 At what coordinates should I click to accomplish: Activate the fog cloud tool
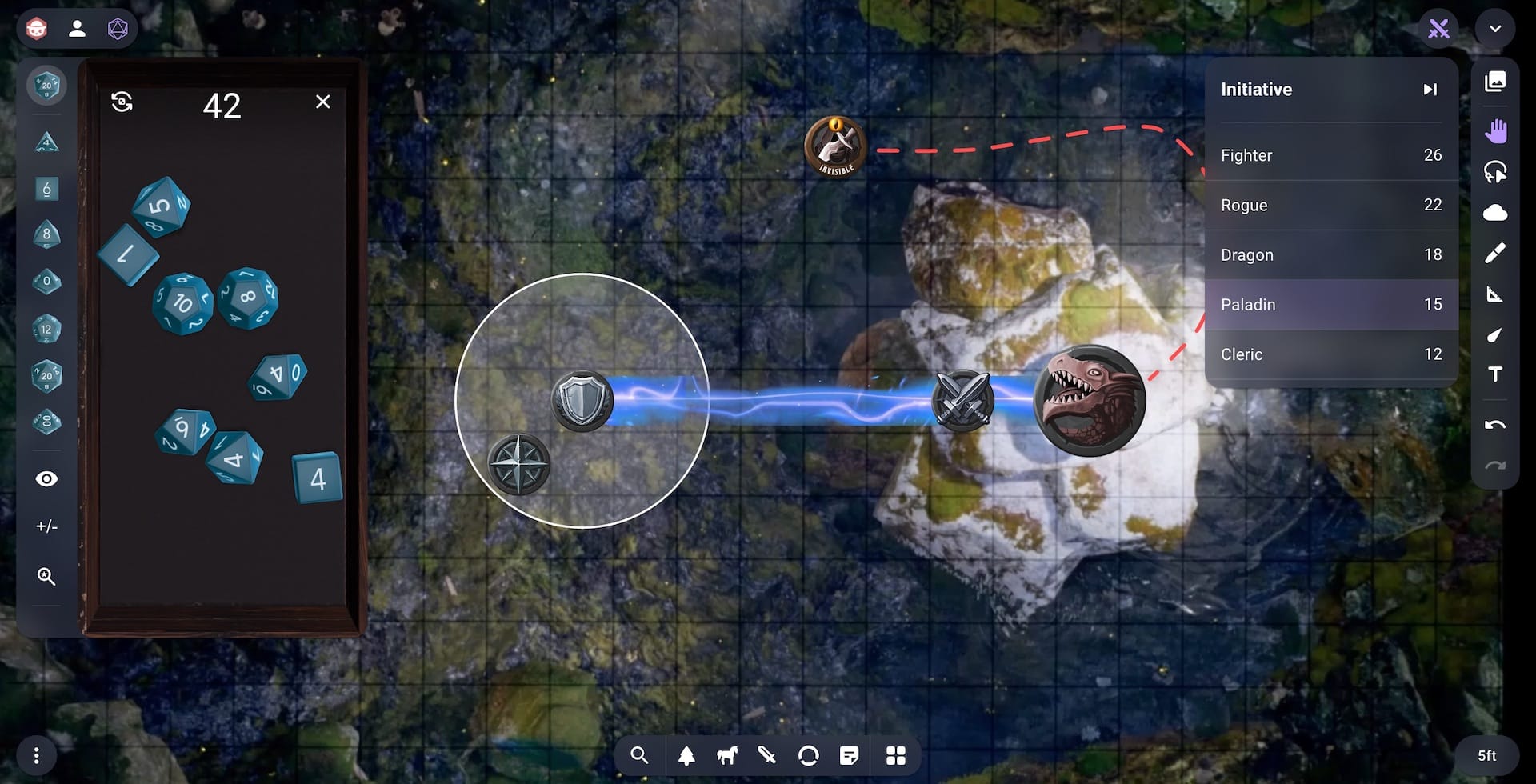click(x=1497, y=213)
